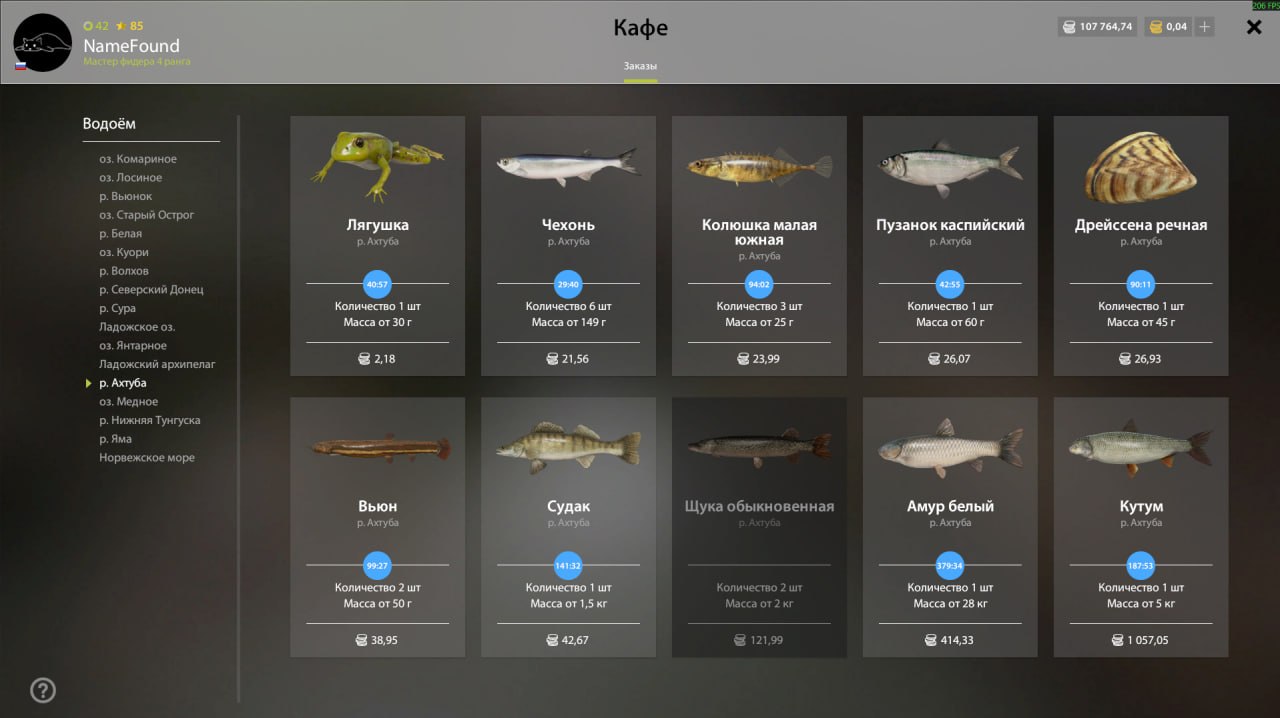Open the Дрейссена речная order card
Screen dimensions: 1280x718
pyautogui.click(x=1141, y=245)
